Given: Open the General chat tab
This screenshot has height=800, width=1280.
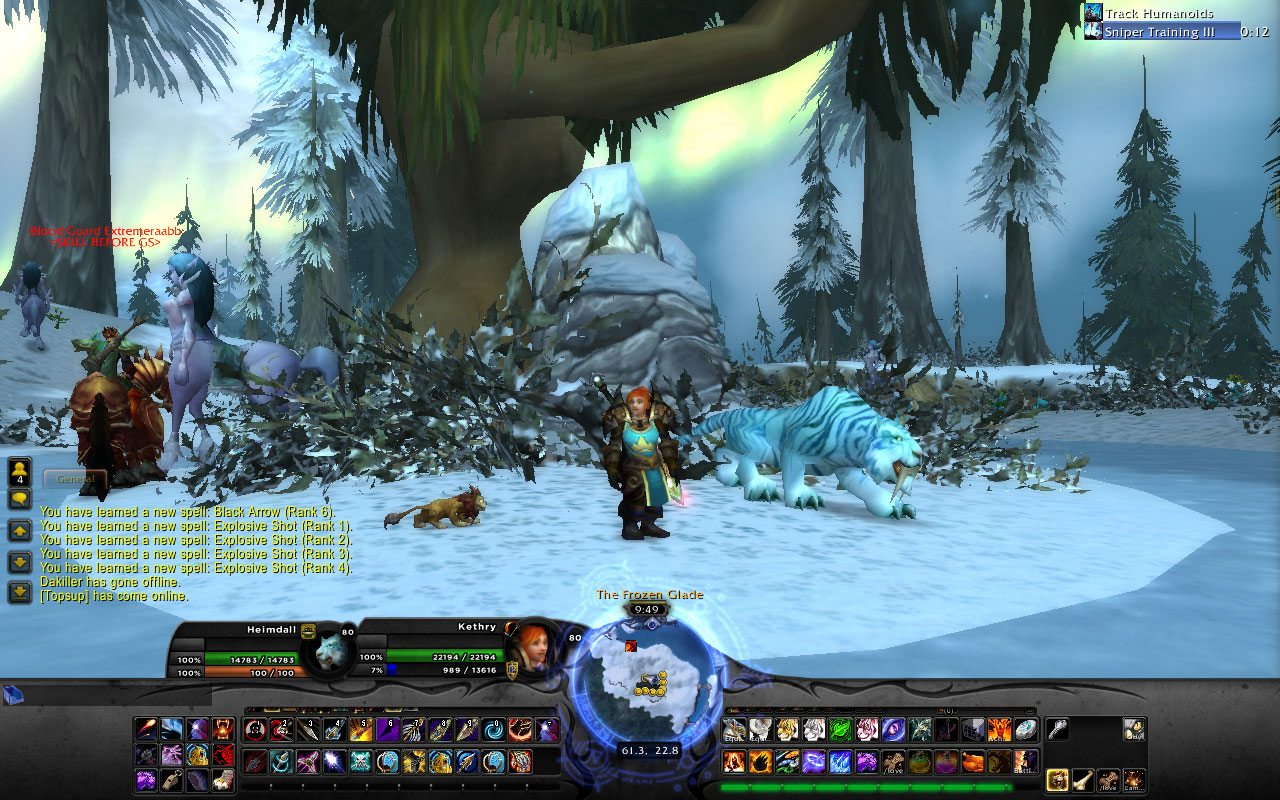Looking at the screenshot, I should (75, 480).
